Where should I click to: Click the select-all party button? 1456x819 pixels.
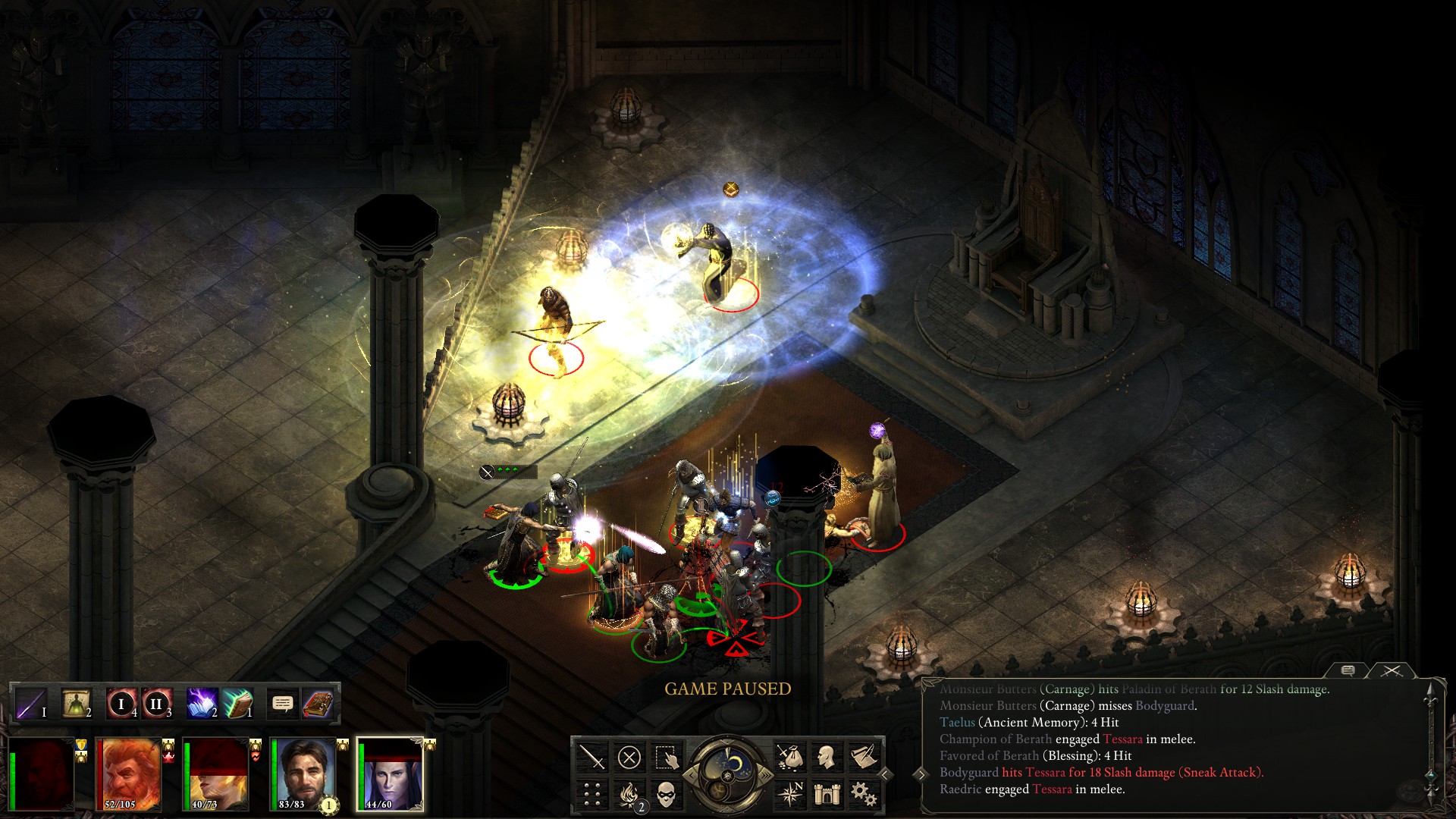pyautogui.click(x=667, y=757)
